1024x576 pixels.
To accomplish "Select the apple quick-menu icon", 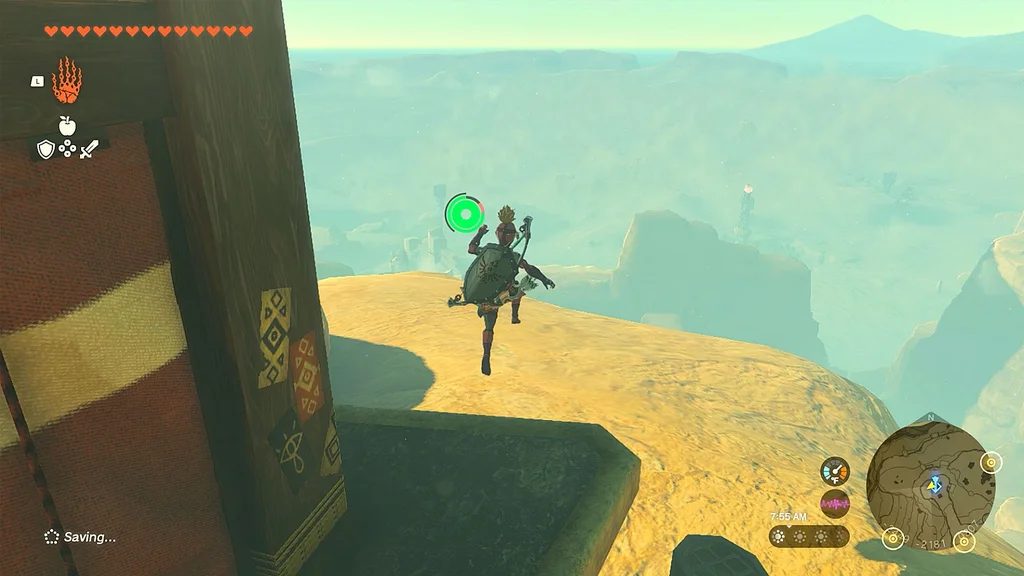I will 67,125.
